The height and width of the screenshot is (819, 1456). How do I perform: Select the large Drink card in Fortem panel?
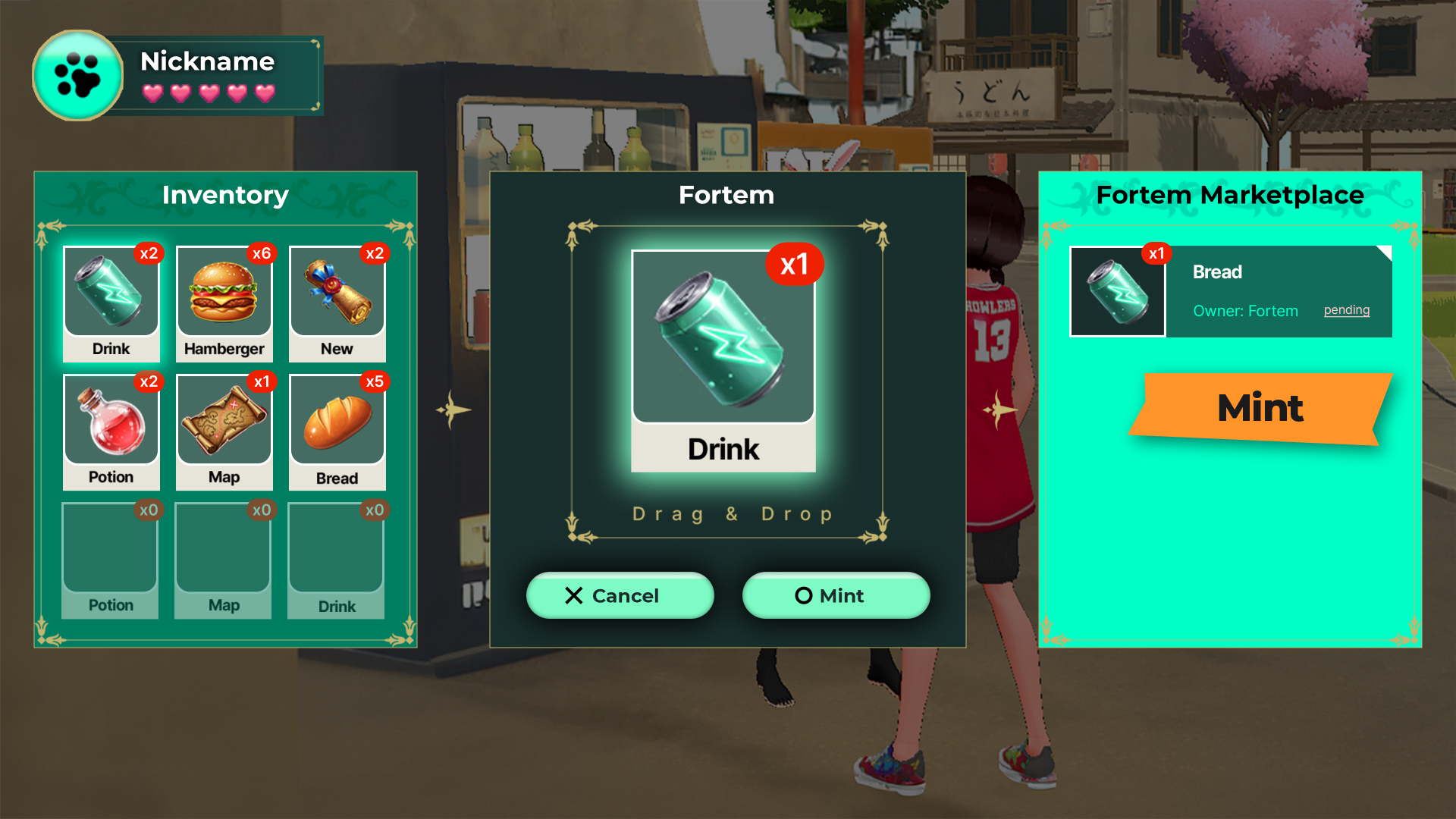[x=723, y=361]
